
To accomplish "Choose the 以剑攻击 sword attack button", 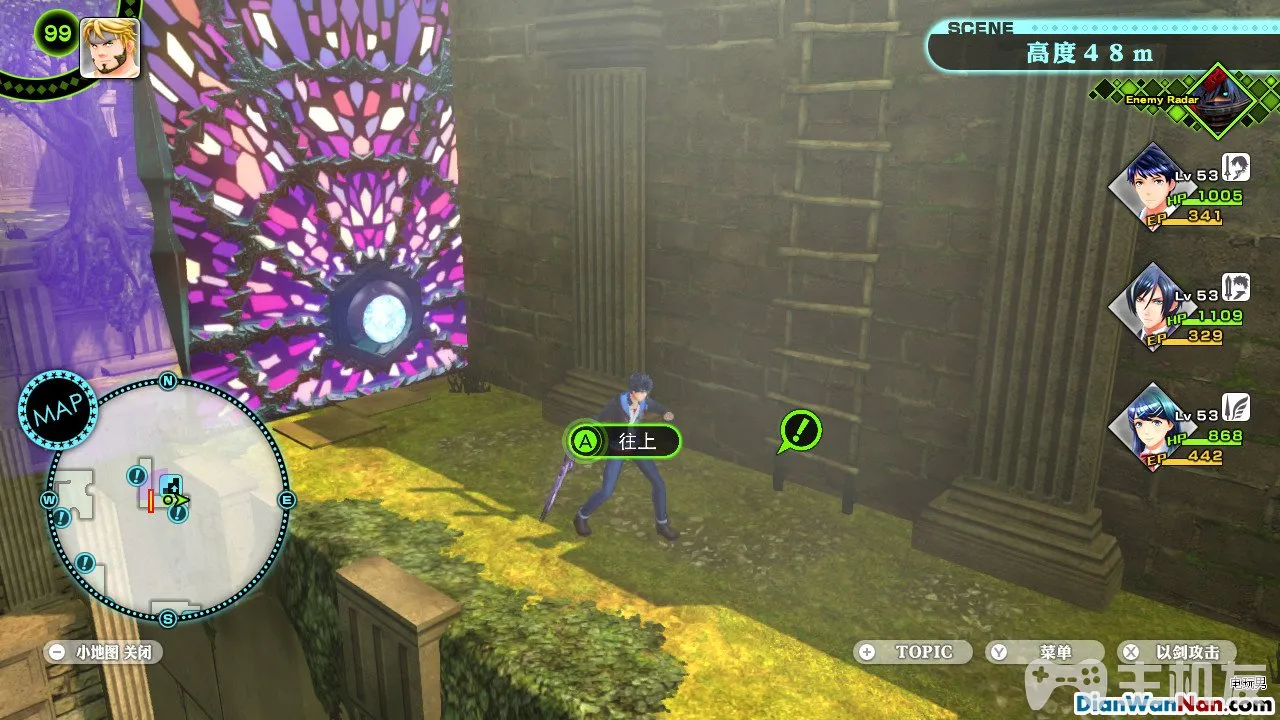I will coord(1176,652).
